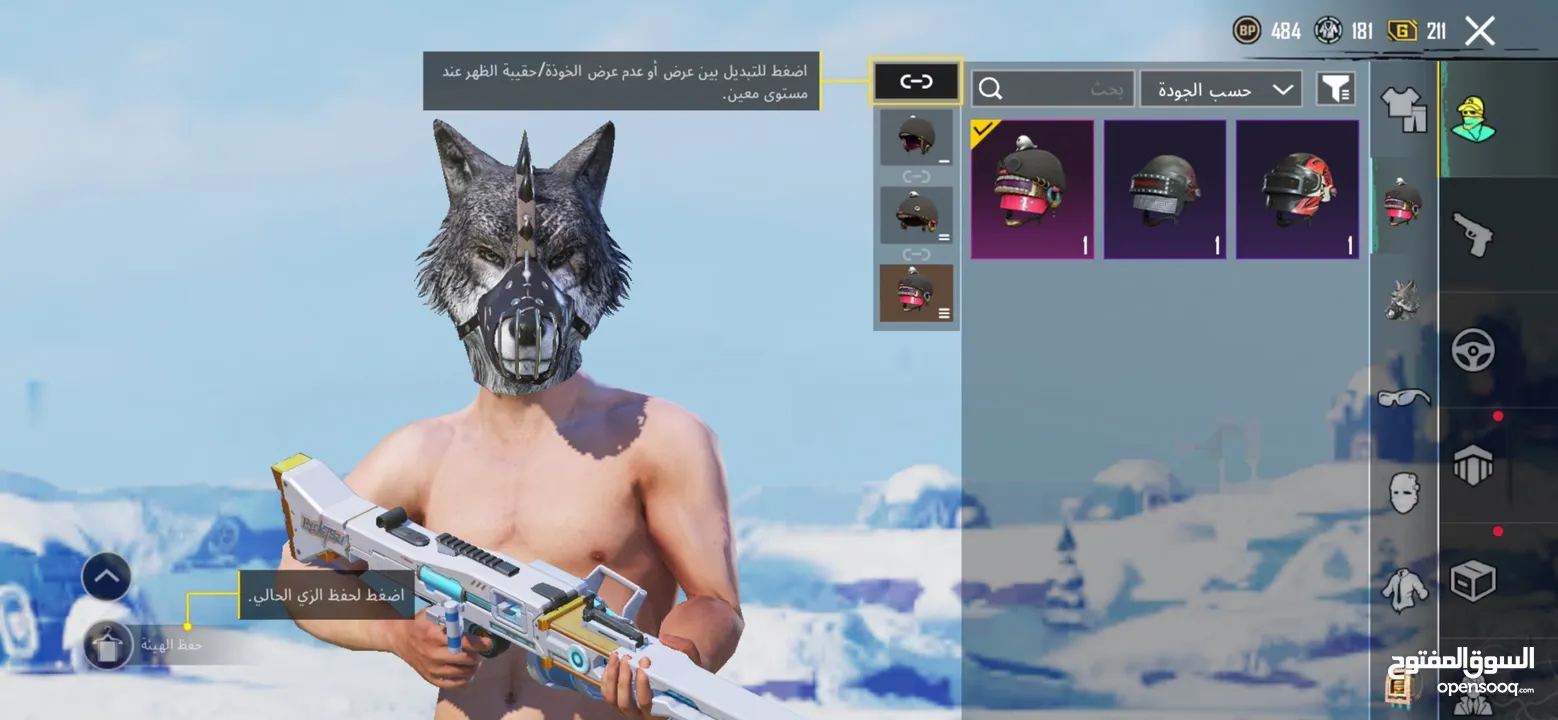Click the BP 484 currency display
The image size is (1558, 720).
click(1268, 30)
